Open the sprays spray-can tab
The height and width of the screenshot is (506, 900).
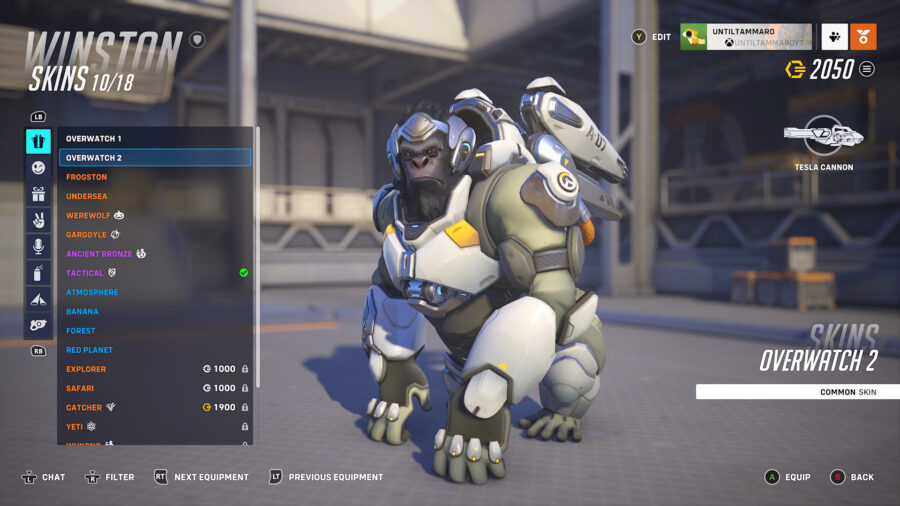point(39,272)
